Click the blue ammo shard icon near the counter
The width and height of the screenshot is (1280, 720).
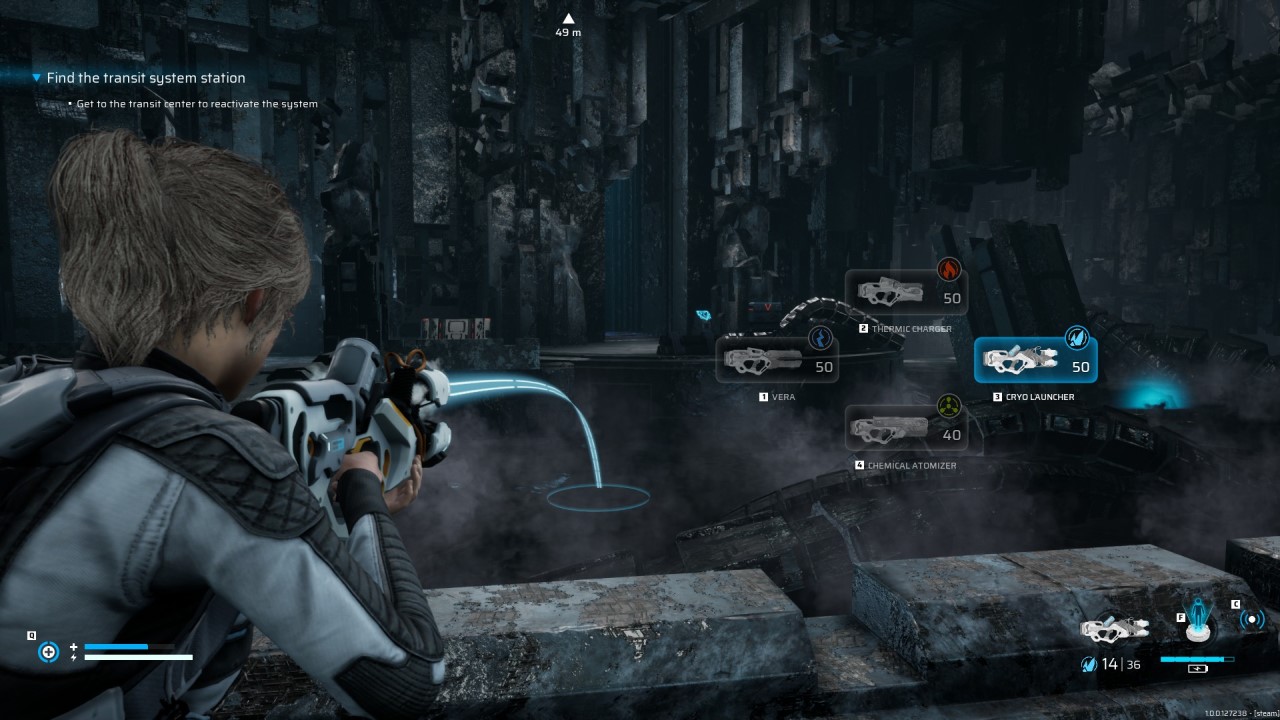point(1089,664)
